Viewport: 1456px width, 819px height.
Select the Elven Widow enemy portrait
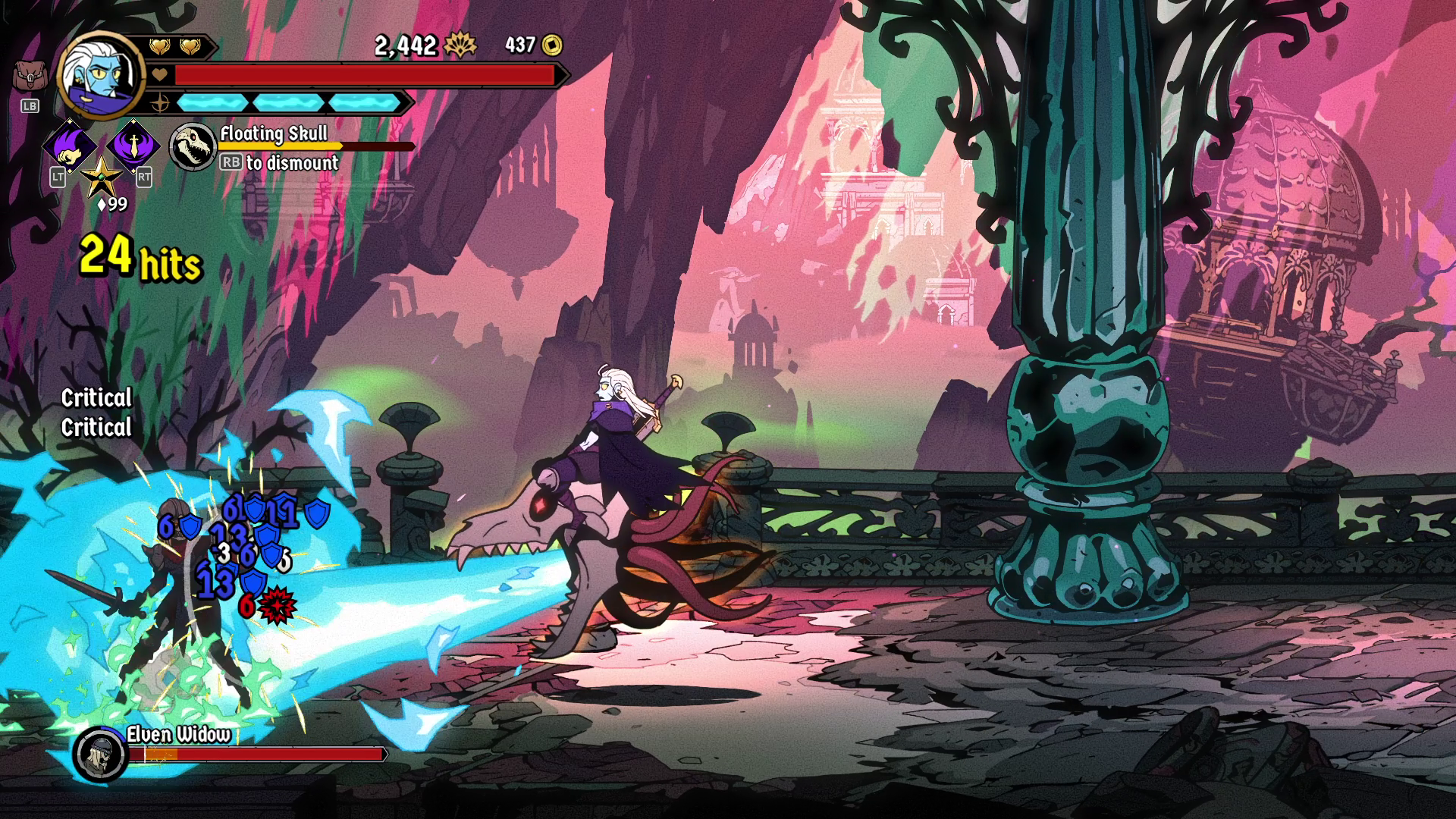101,753
